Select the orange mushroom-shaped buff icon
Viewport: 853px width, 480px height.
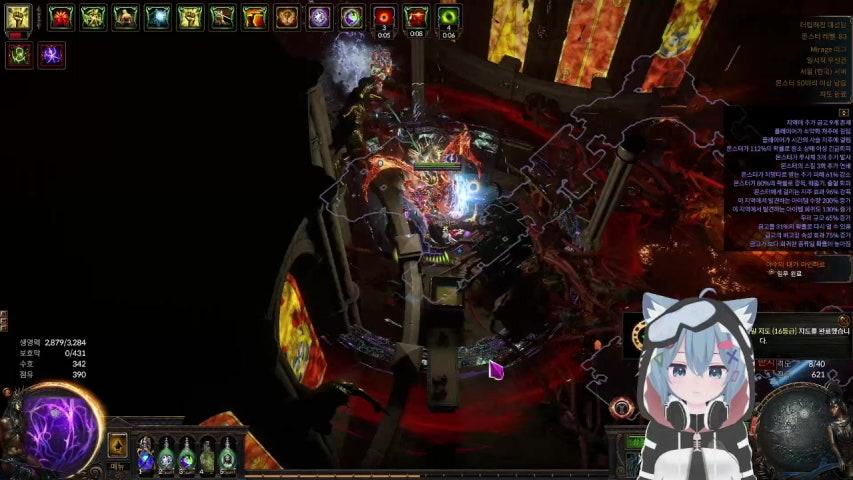(x=255, y=17)
